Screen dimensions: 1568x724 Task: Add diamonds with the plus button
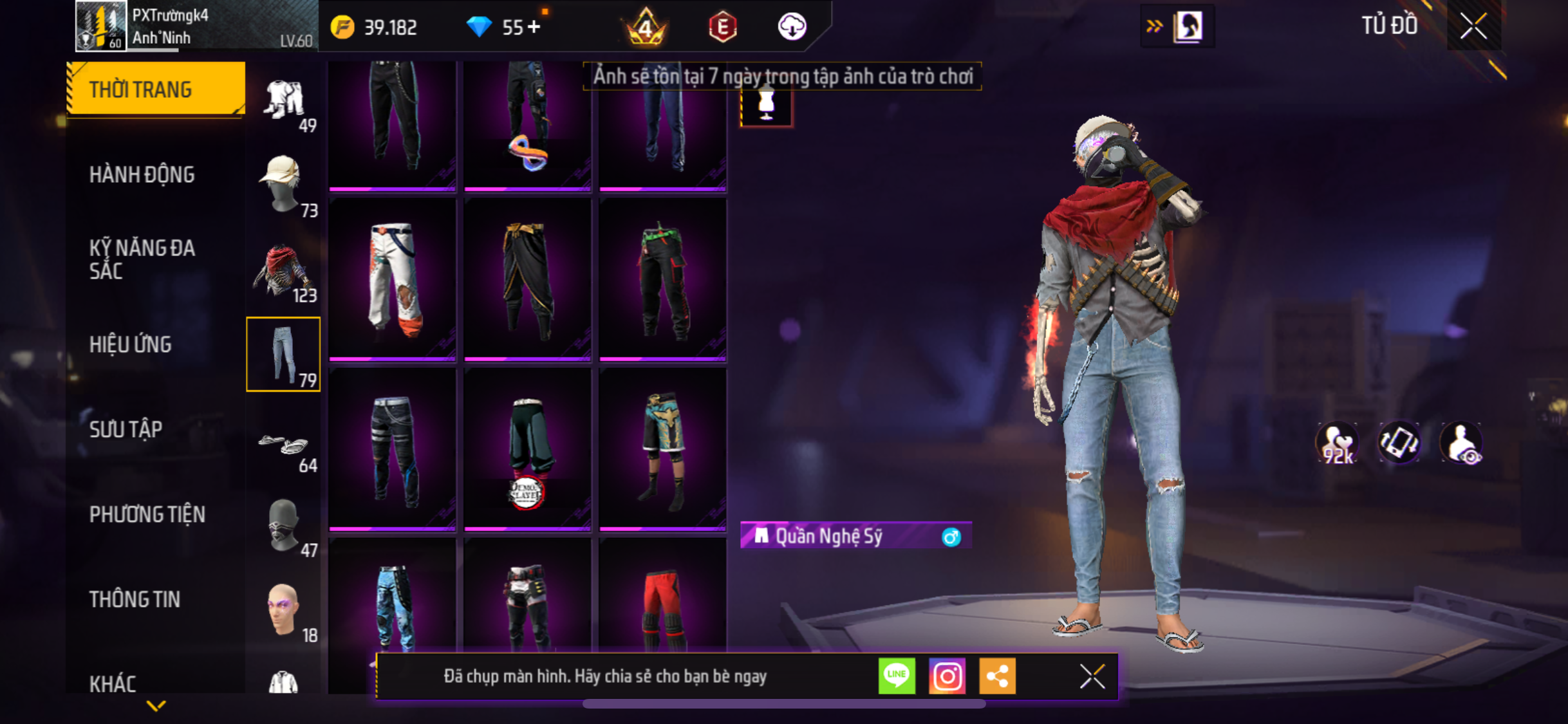pyautogui.click(x=534, y=27)
